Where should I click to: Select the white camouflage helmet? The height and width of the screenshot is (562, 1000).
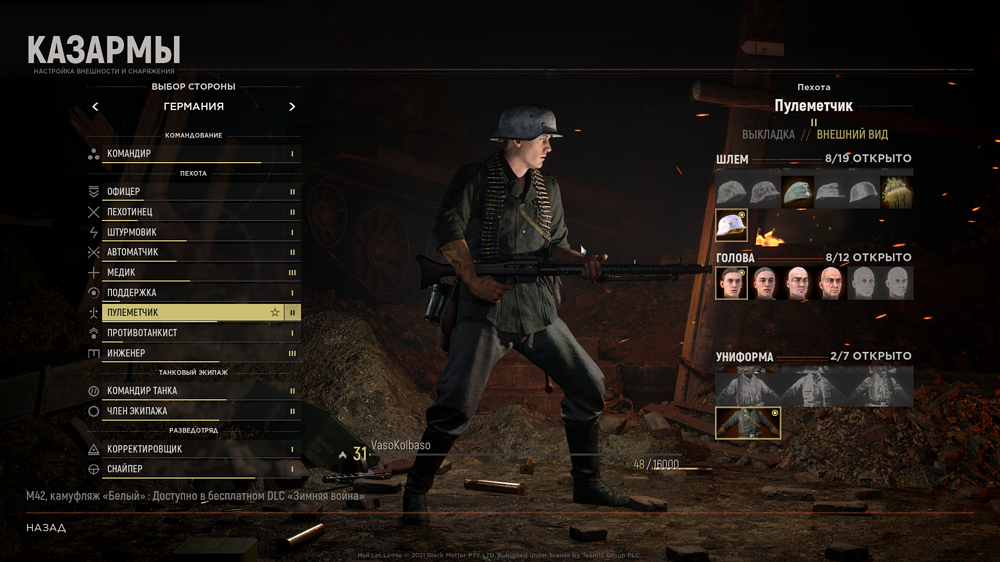tap(731, 226)
